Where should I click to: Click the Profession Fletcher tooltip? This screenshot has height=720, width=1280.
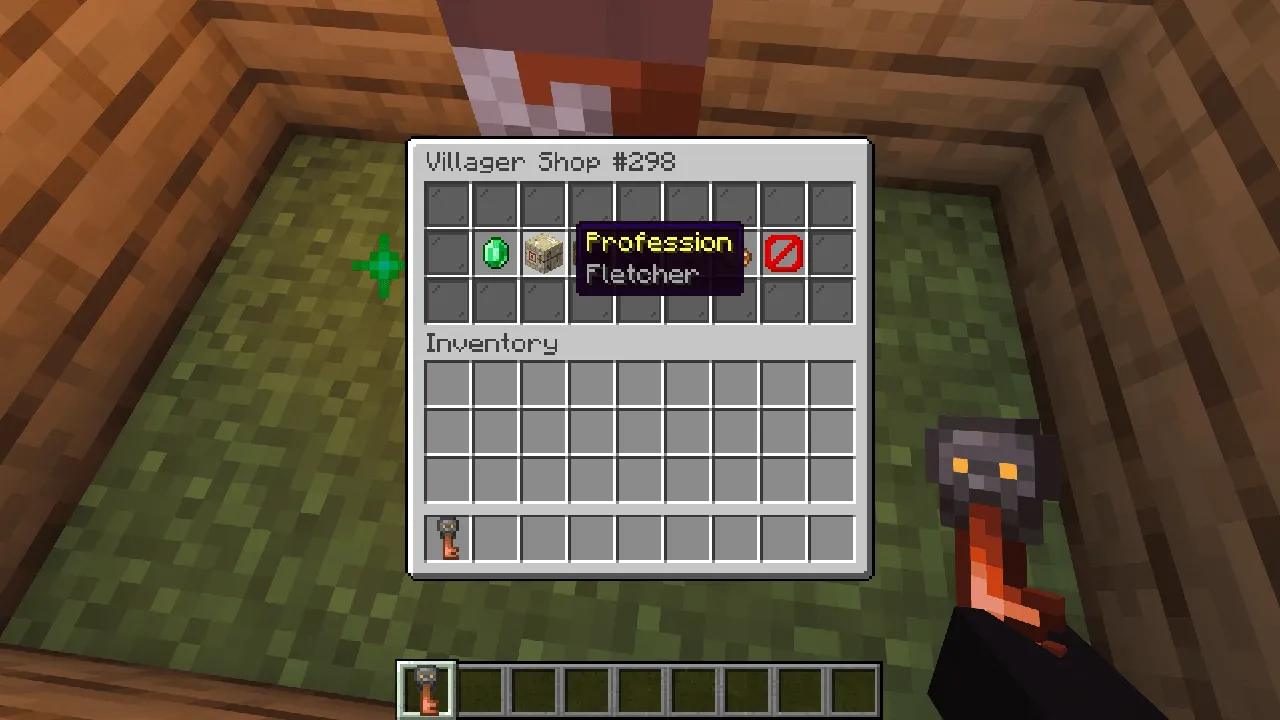(x=658, y=258)
